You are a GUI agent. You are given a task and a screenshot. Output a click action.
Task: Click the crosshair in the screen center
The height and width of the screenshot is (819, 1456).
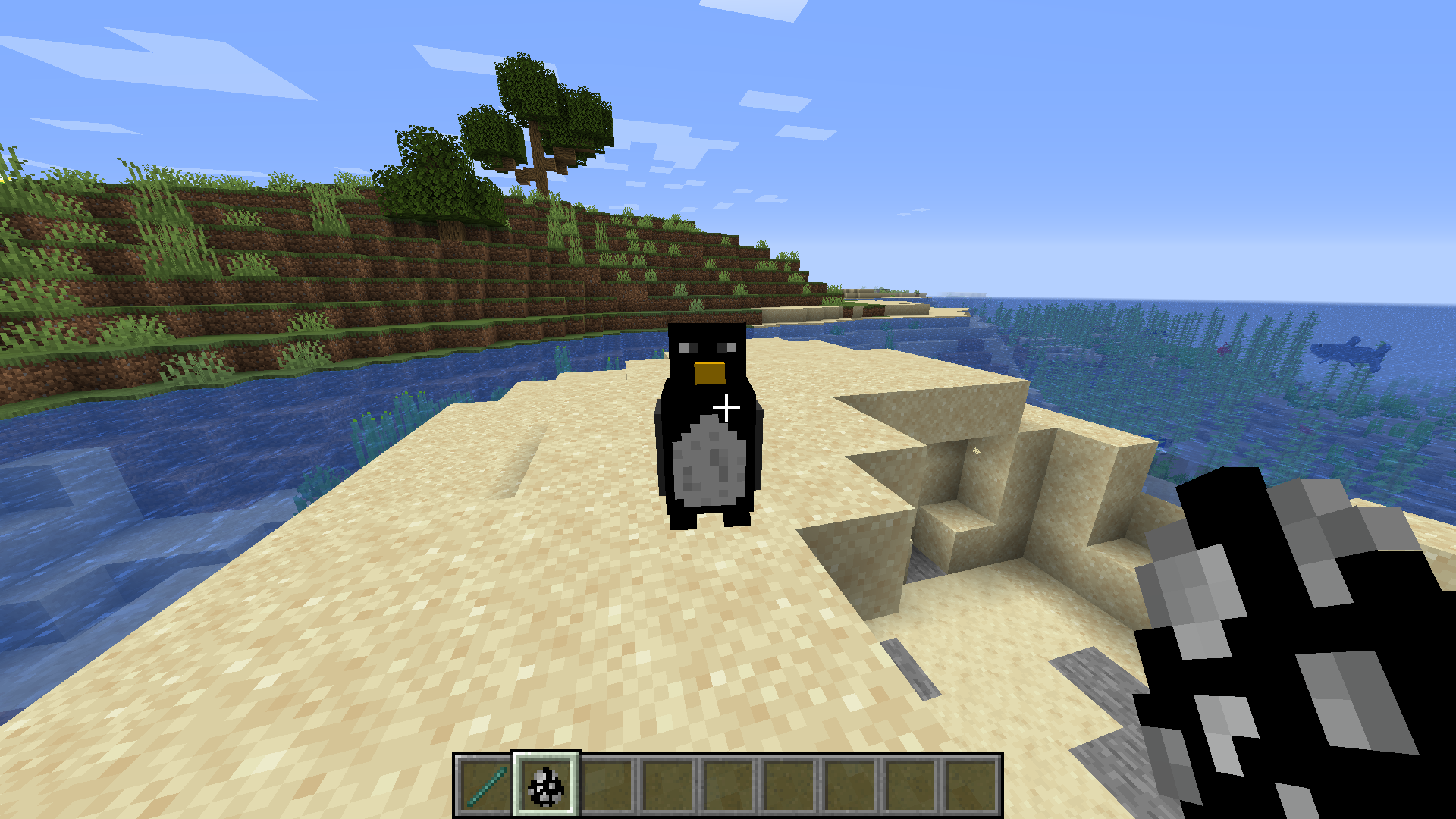726,408
